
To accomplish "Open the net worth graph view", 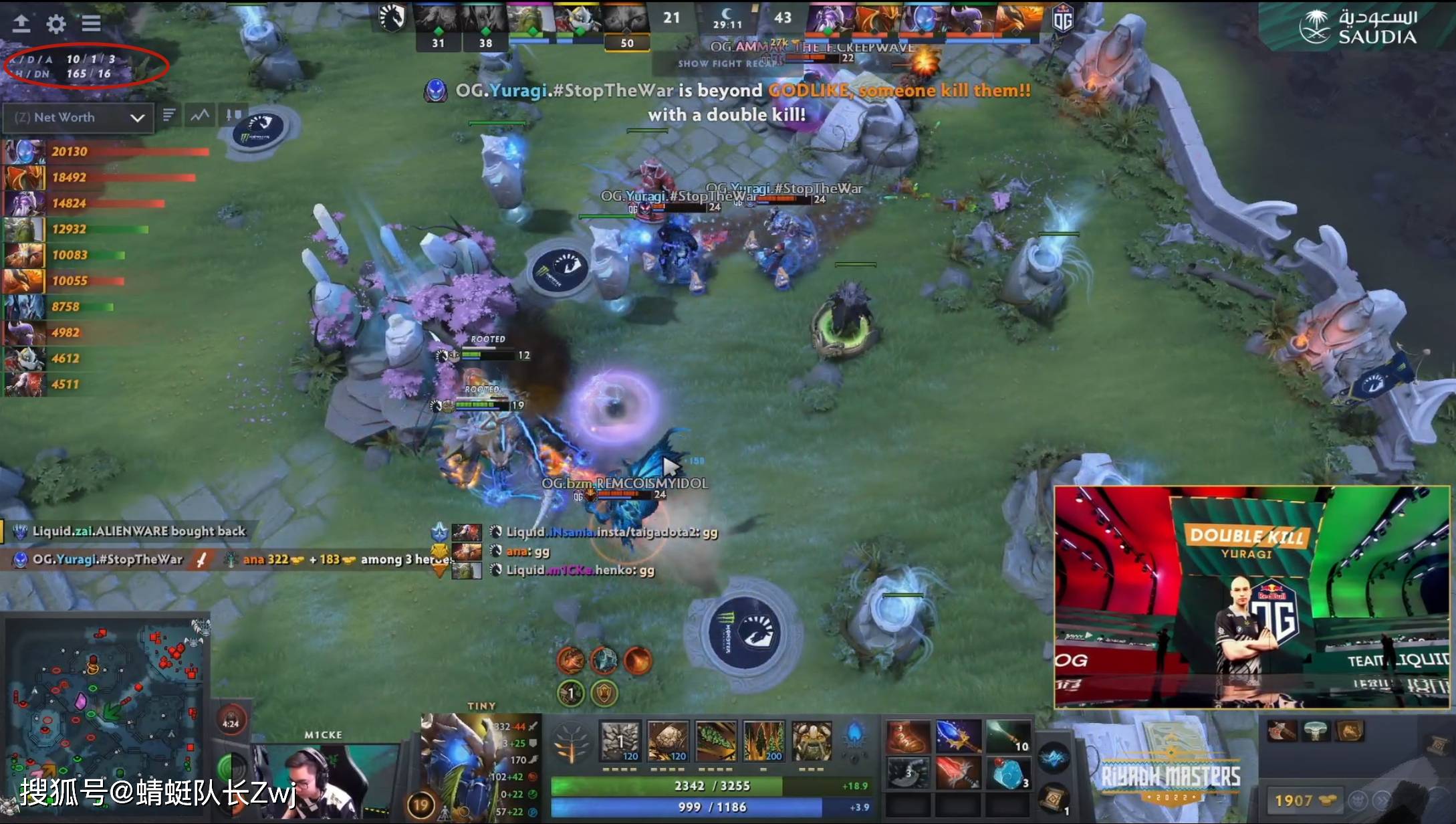I will [199, 115].
